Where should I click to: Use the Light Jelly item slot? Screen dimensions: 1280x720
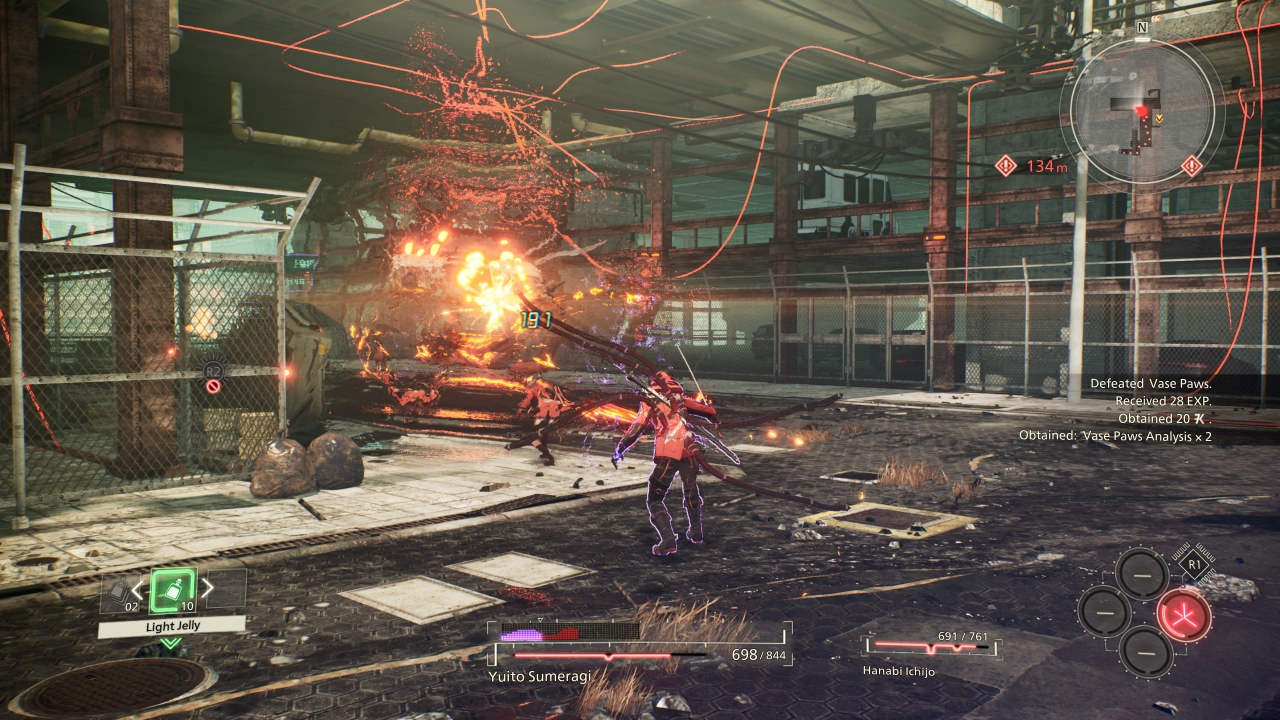tap(172, 589)
